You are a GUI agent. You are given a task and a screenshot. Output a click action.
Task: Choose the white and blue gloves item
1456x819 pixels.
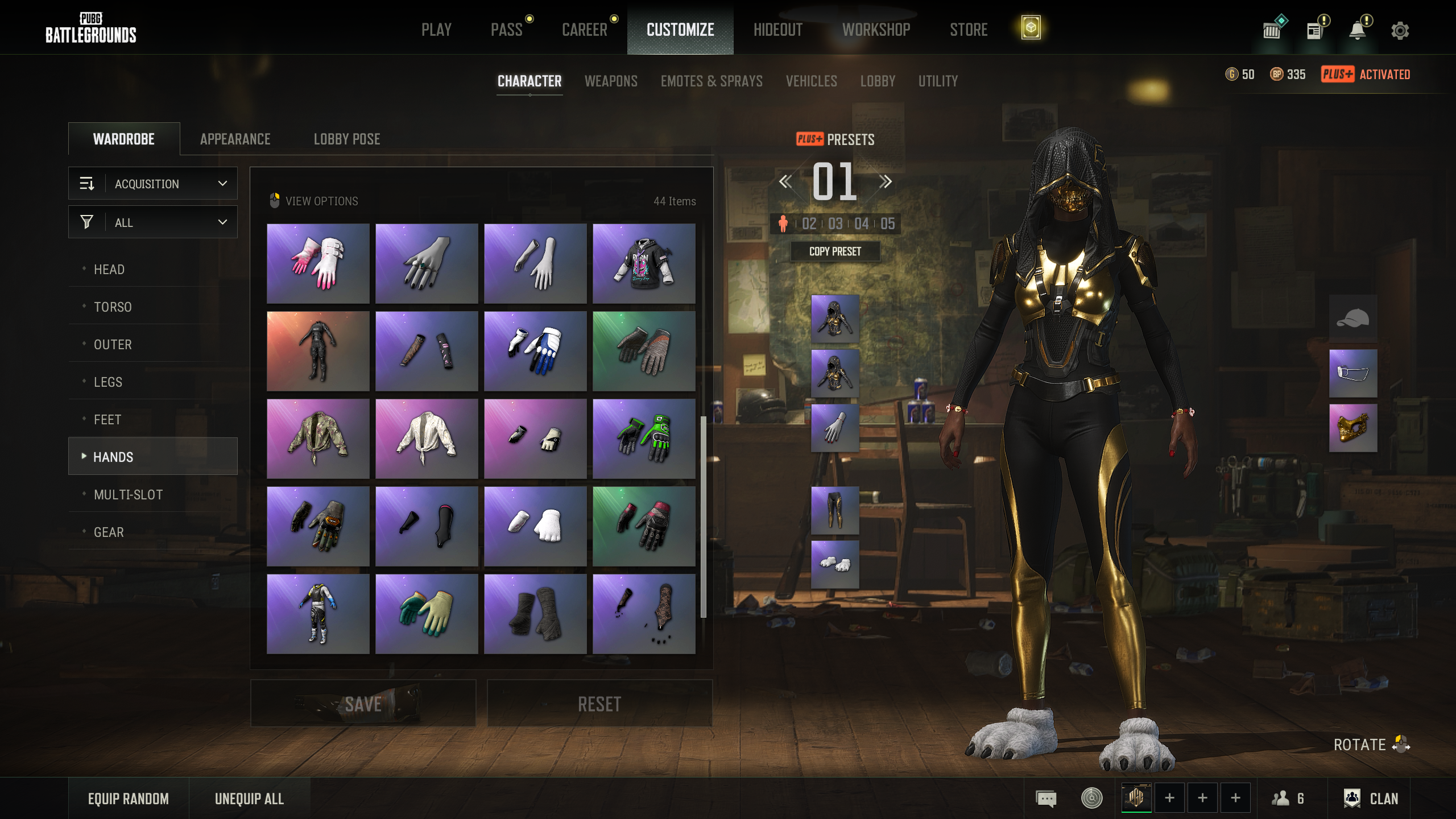click(535, 351)
